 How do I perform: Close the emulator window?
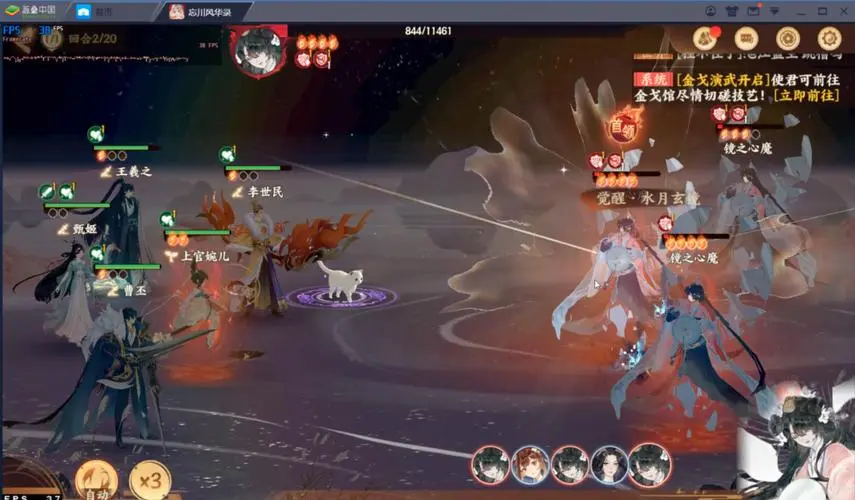[x=842, y=11]
